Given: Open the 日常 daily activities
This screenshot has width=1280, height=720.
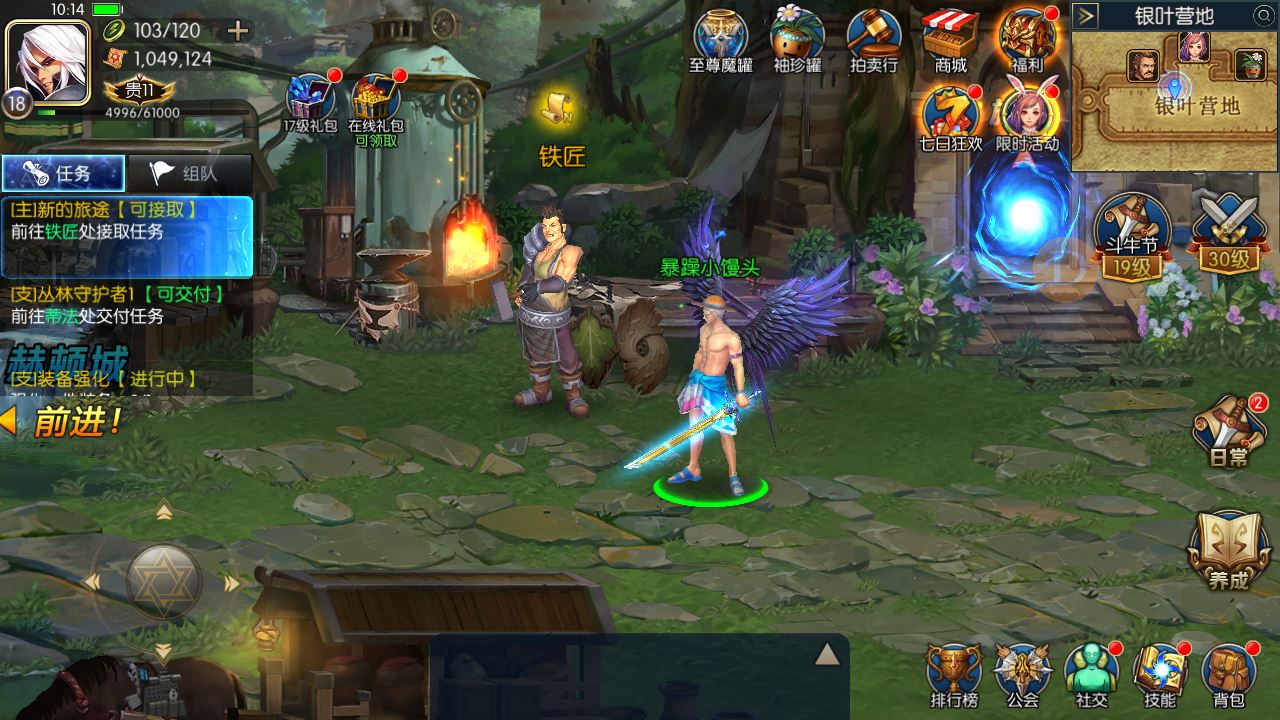Looking at the screenshot, I should pyautogui.click(x=1228, y=430).
